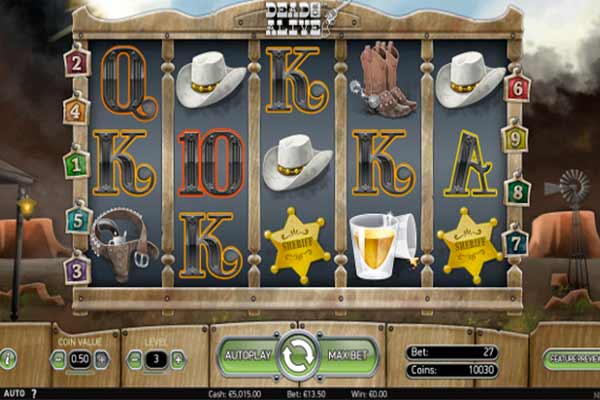
Task: Place the Max Bet
Action: 349,356
